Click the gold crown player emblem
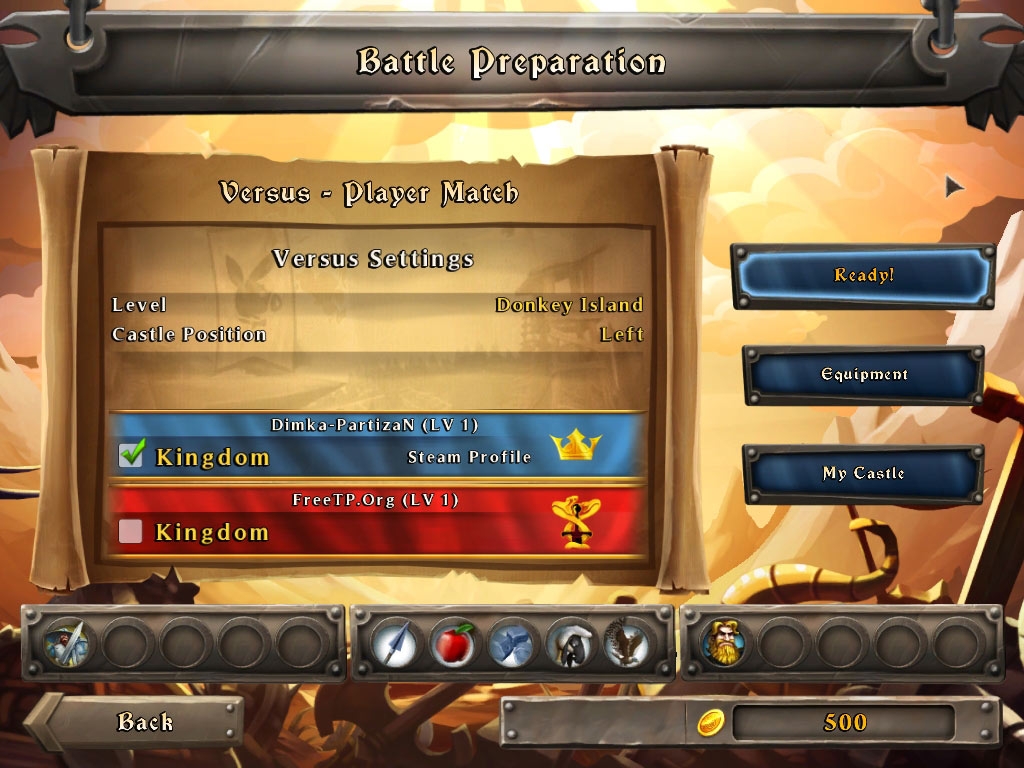The width and height of the screenshot is (1024, 768). pyautogui.click(x=575, y=446)
